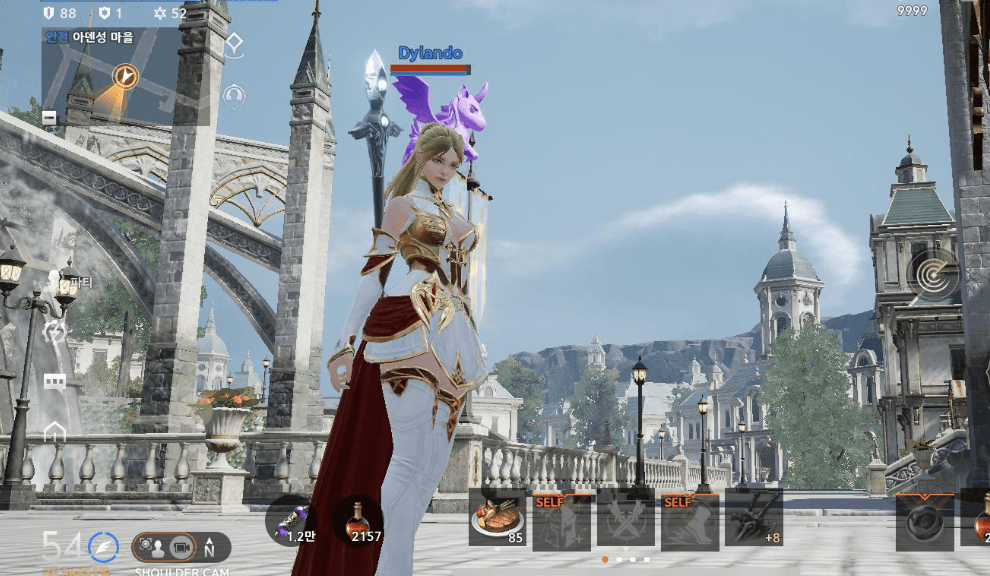This screenshot has height=576, width=990.
Task: Eat the steak food item in hotbar
Action: [497, 519]
